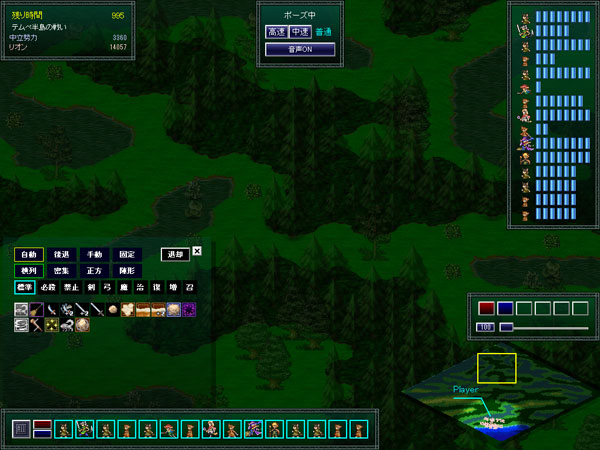This screenshot has width=600, height=450.
Task: Click the blue color swatch
Action: [505, 308]
